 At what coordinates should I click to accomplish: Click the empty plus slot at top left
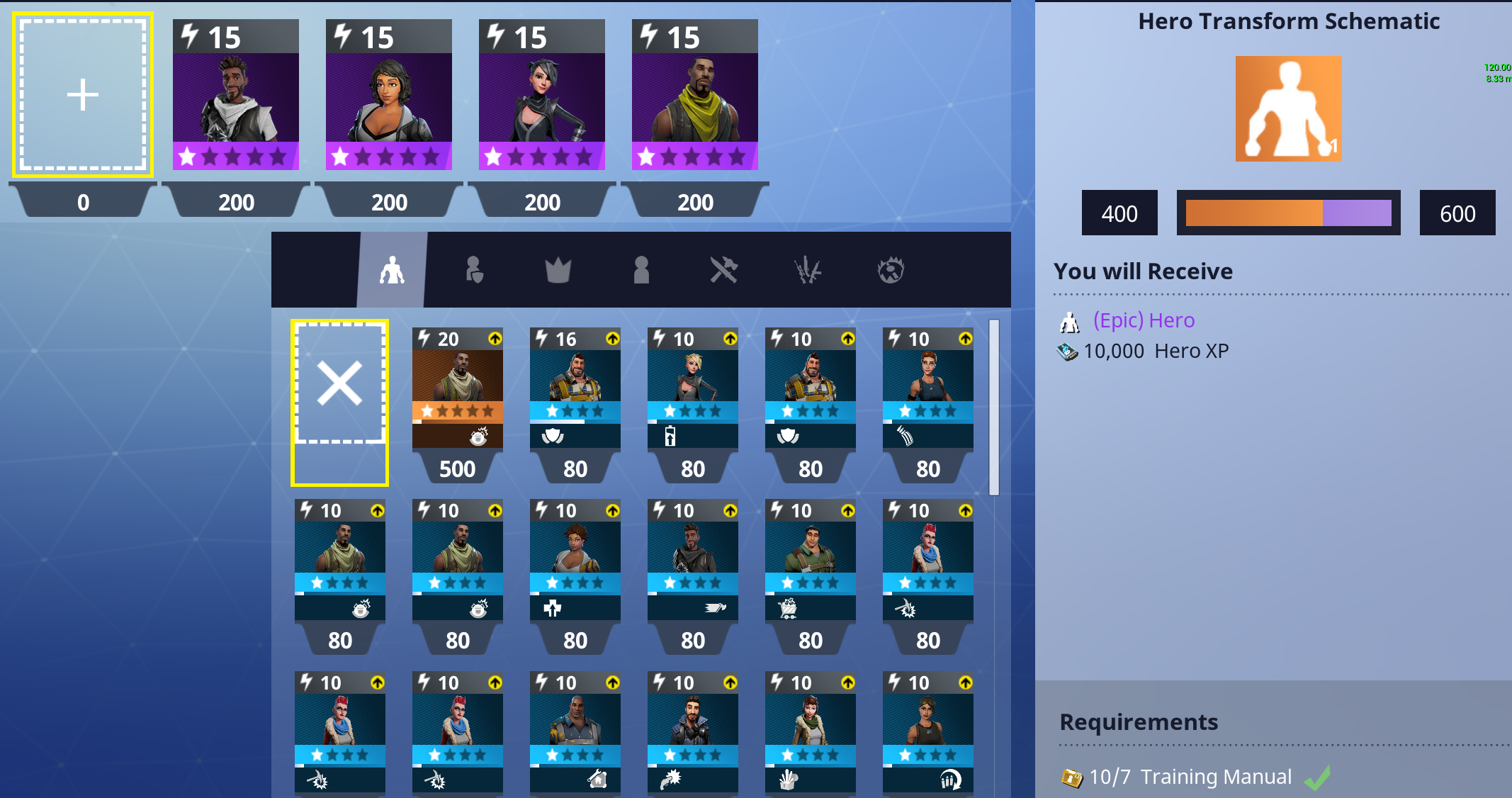coord(83,93)
